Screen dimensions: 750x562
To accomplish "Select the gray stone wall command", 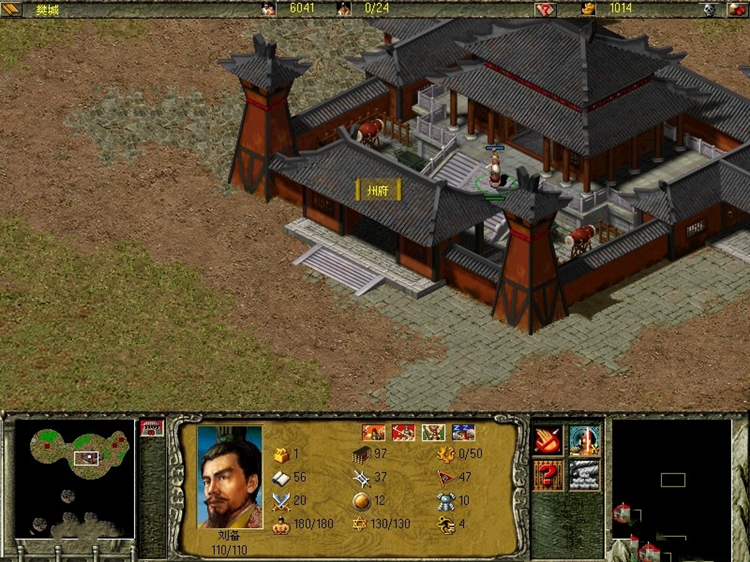I will point(585,475).
